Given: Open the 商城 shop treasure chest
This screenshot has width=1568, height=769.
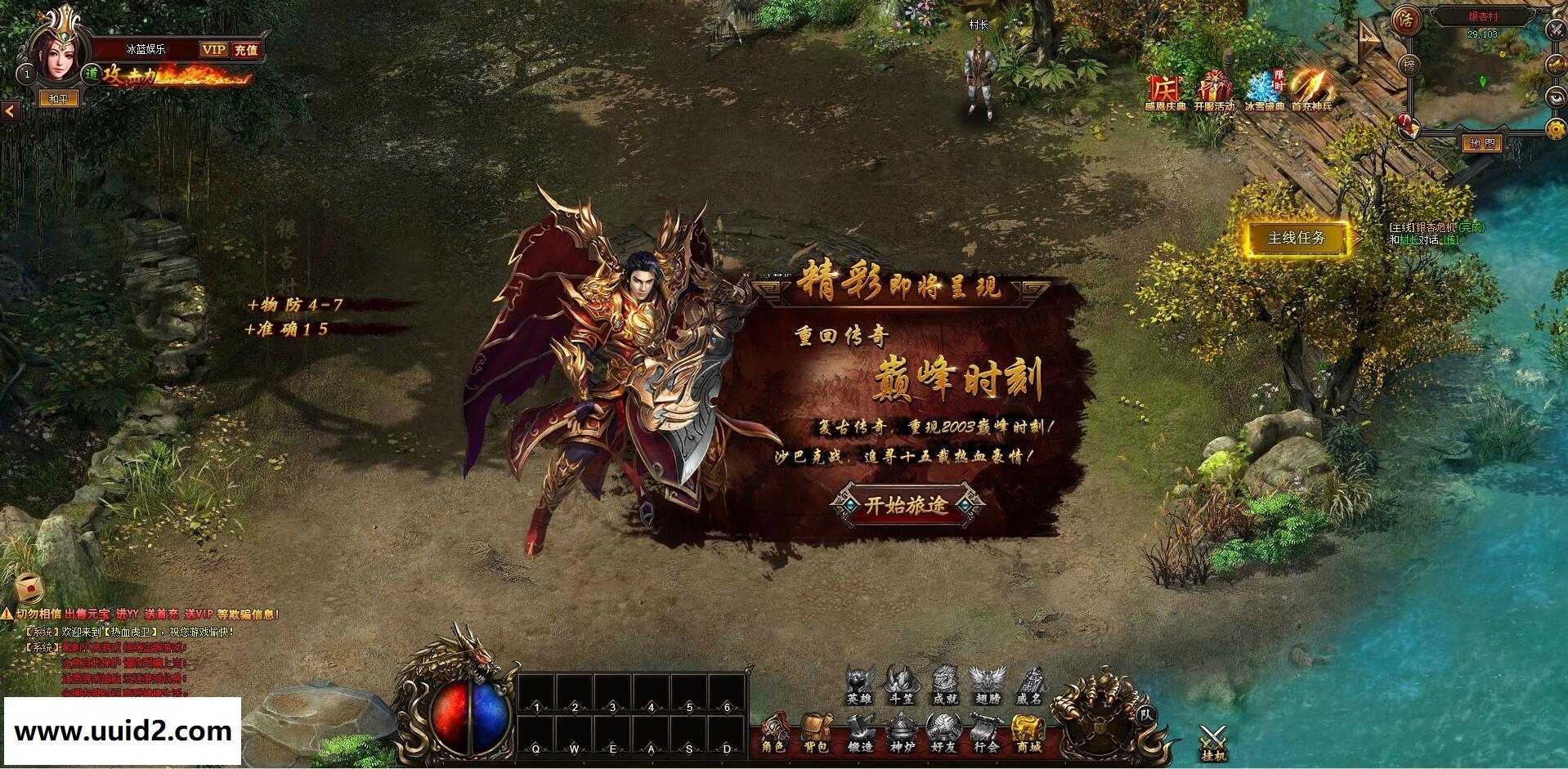Looking at the screenshot, I should pyautogui.click(x=1028, y=731).
